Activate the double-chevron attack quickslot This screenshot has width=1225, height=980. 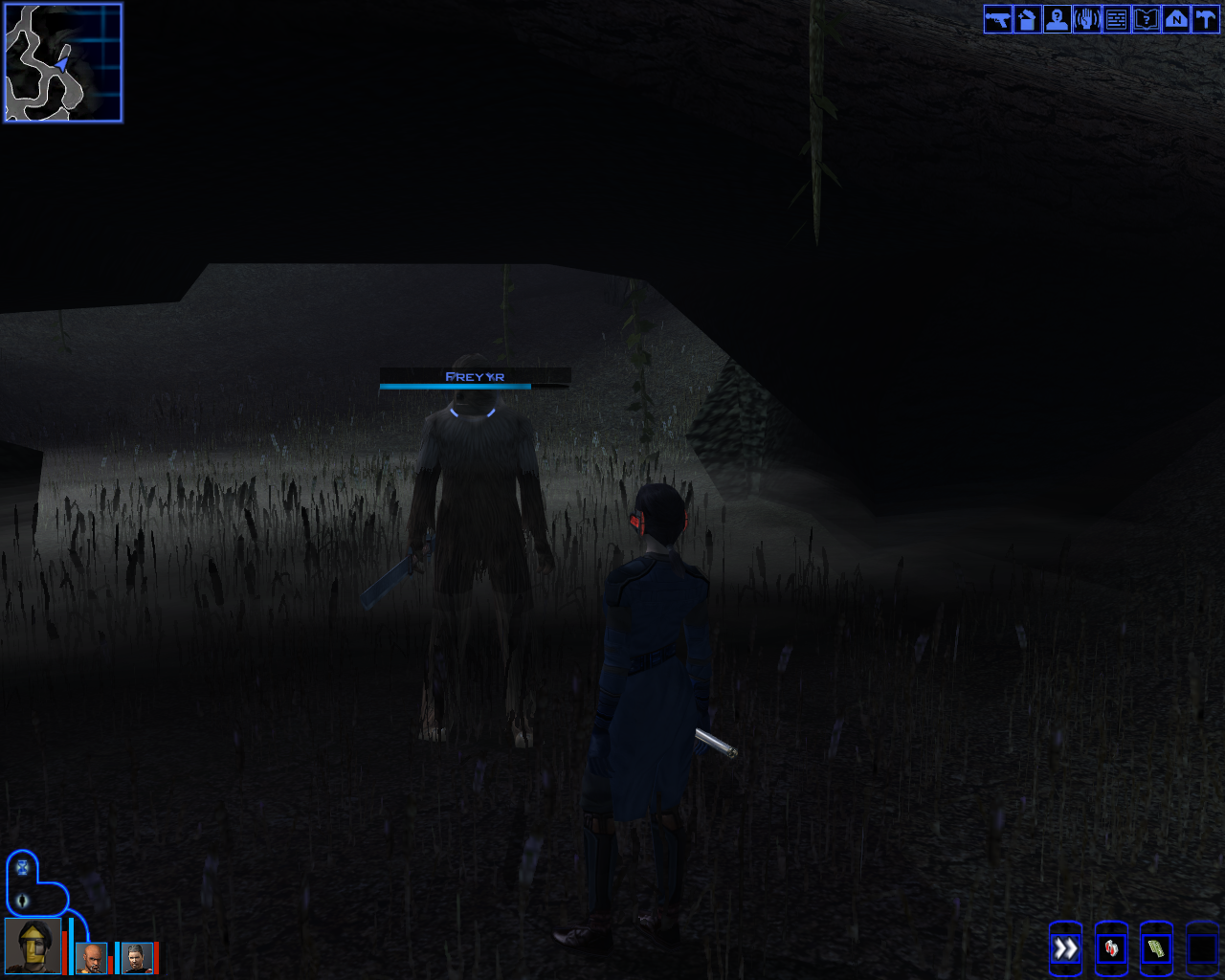pos(1065,947)
